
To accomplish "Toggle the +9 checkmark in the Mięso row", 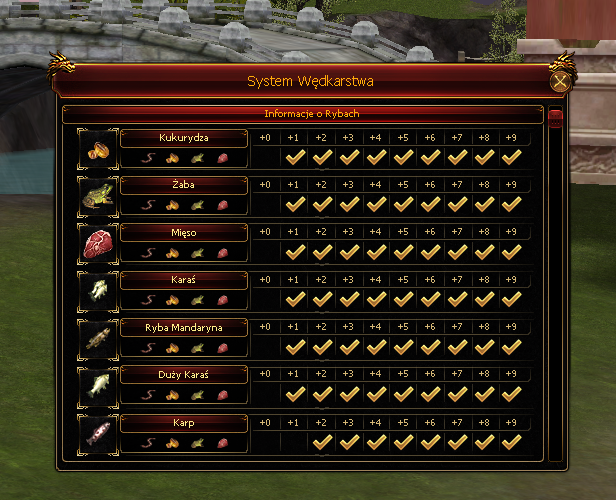I will point(512,252).
